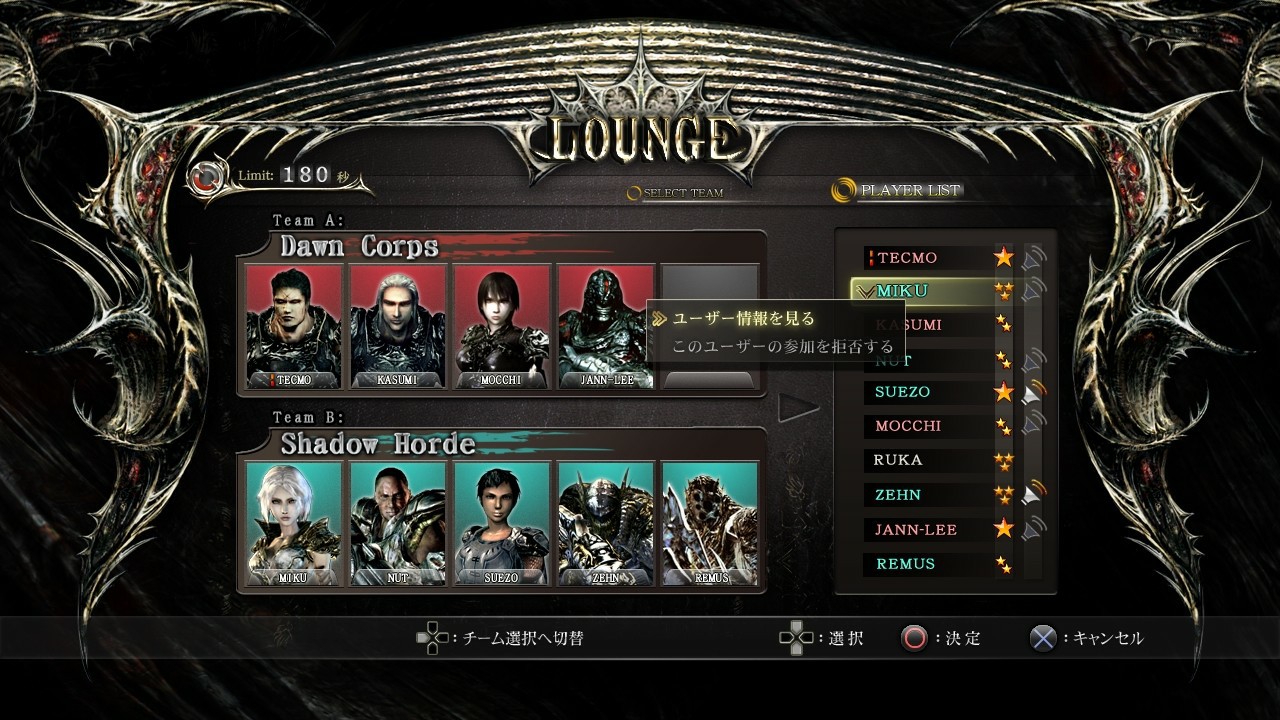This screenshot has height=720, width=1280.
Task: Click JANN-LEE in the player list
Action: tap(917, 529)
